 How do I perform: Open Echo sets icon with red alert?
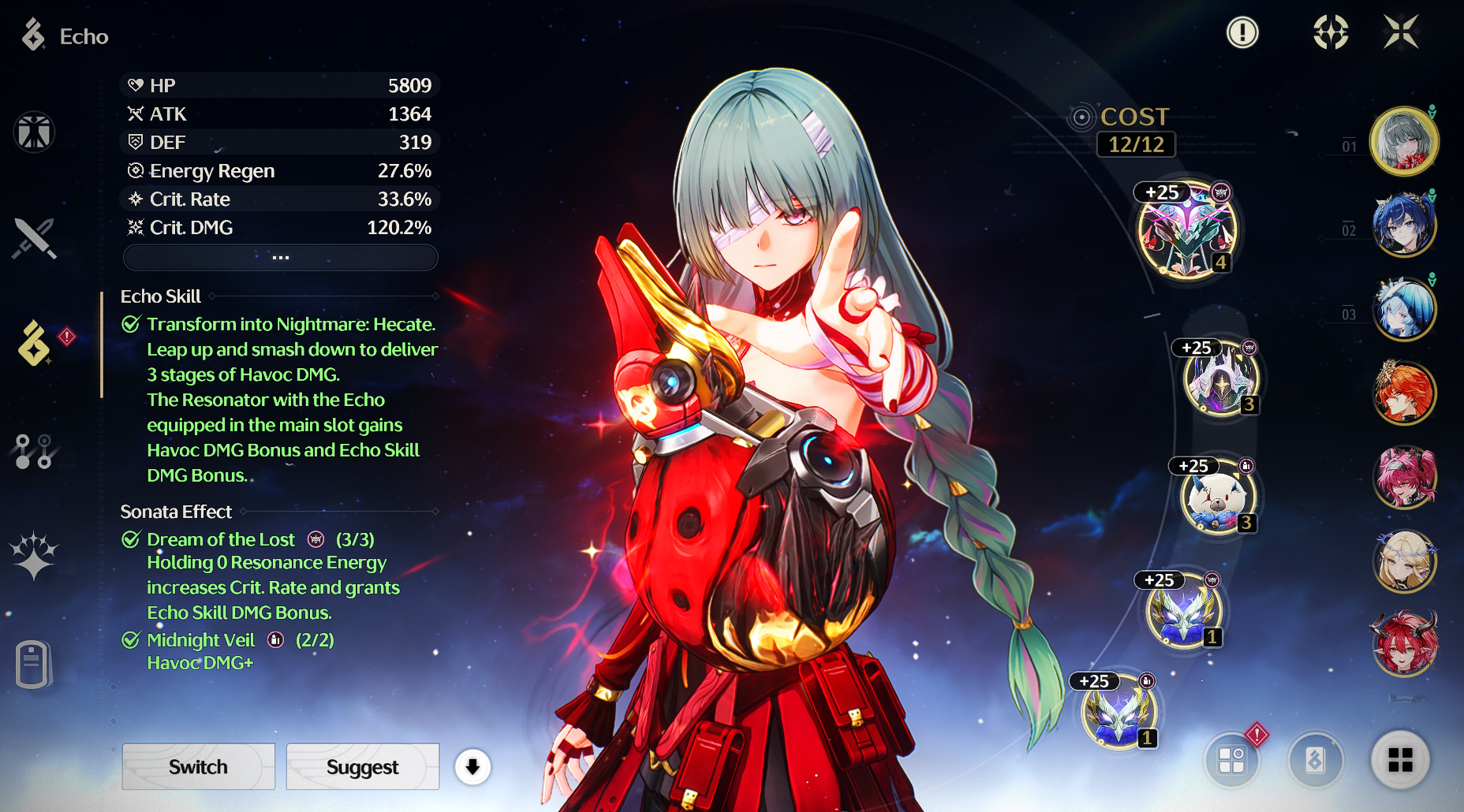click(x=1231, y=761)
